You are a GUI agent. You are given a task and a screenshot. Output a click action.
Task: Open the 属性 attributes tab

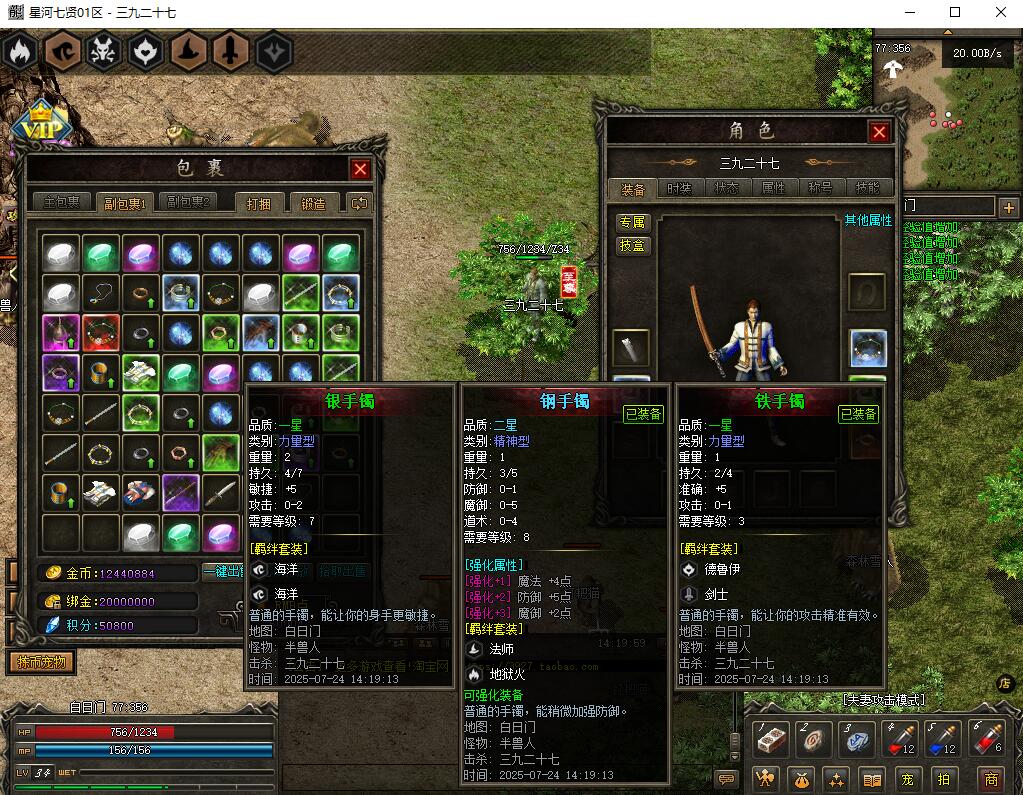tap(774, 188)
